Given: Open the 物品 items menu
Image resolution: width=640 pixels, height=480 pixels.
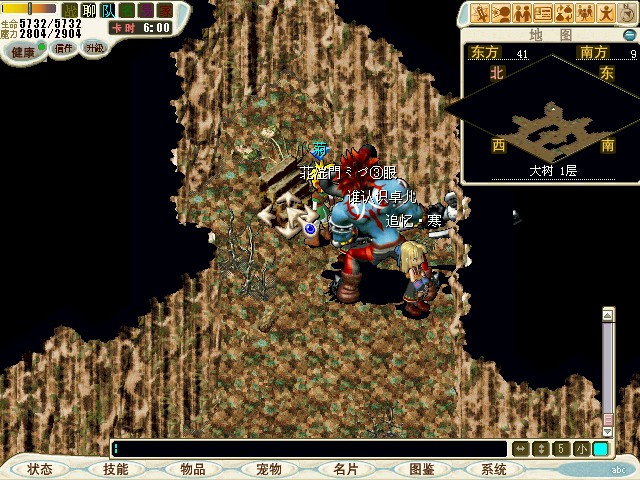Looking at the screenshot, I should coord(193,469).
